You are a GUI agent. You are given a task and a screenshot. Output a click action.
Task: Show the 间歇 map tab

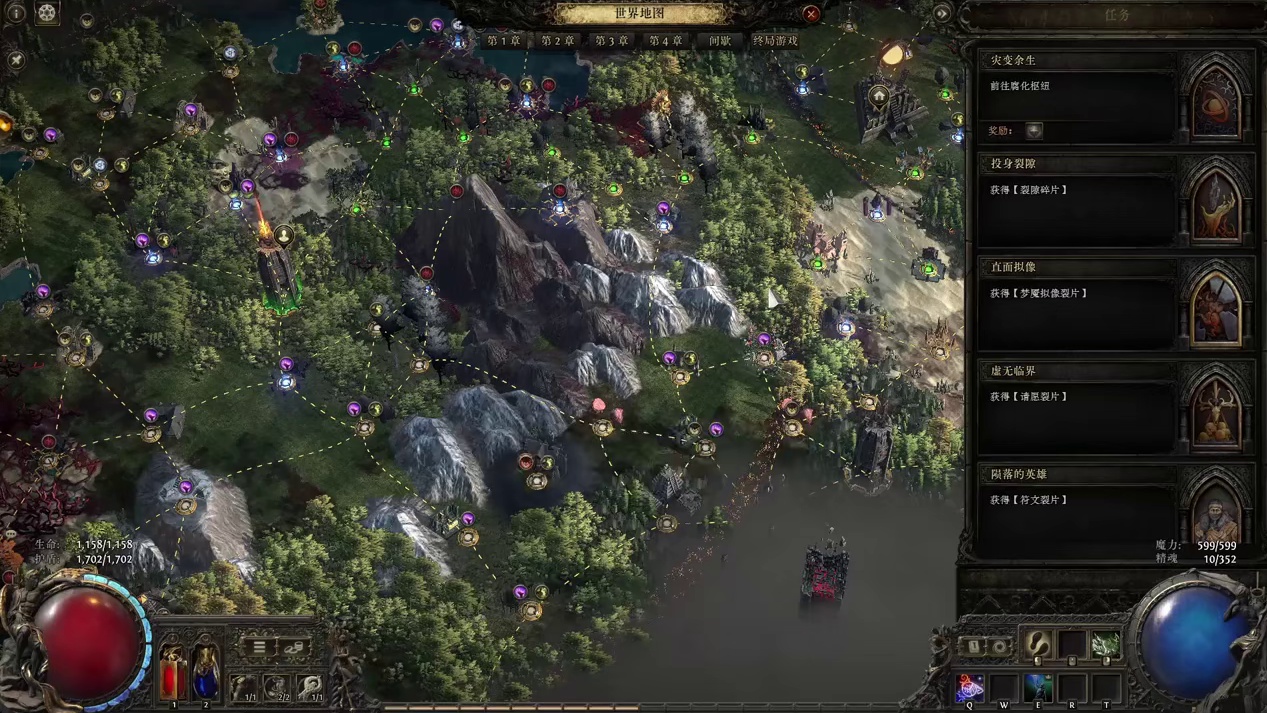720,41
